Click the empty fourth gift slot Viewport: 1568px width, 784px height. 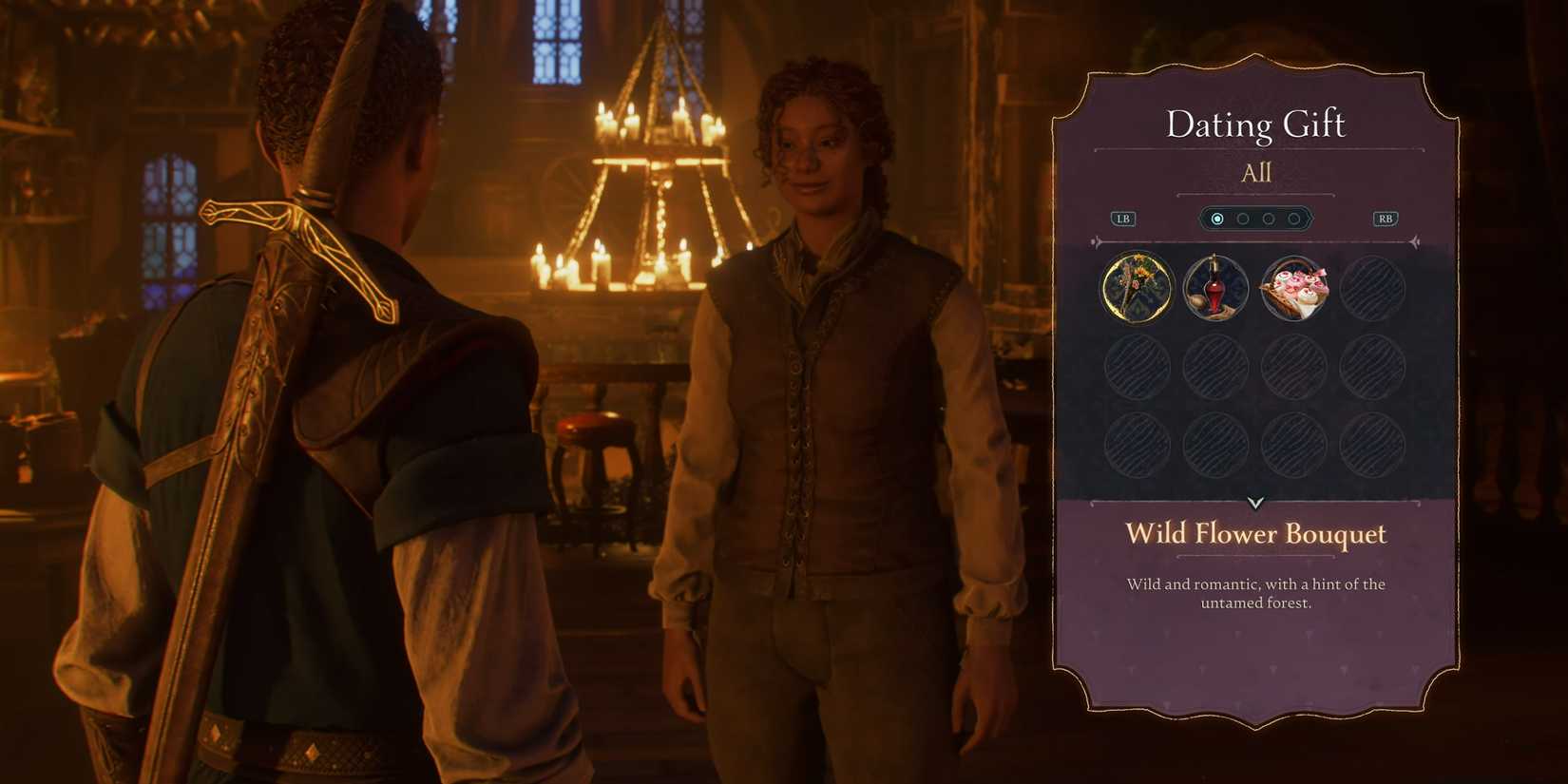tap(1370, 288)
